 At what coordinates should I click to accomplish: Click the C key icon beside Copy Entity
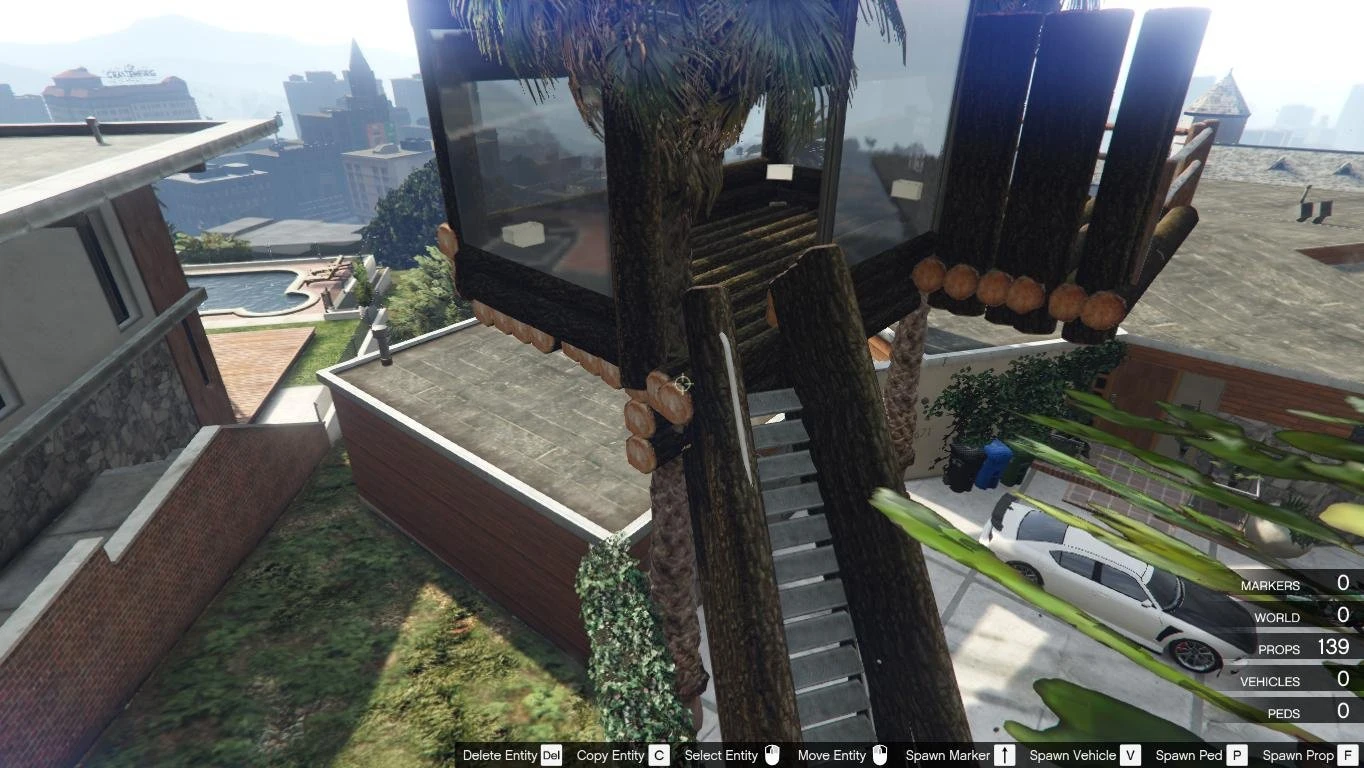click(x=659, y=756)
